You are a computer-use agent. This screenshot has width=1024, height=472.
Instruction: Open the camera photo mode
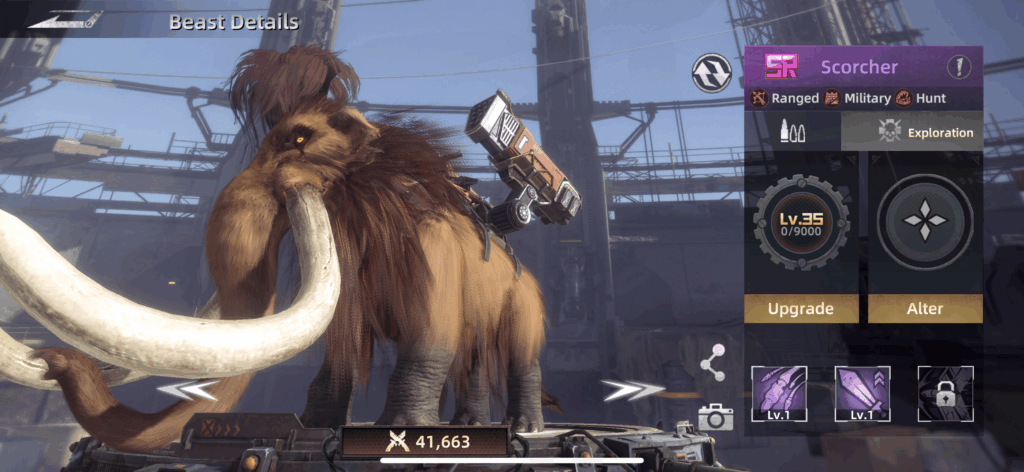715,417
